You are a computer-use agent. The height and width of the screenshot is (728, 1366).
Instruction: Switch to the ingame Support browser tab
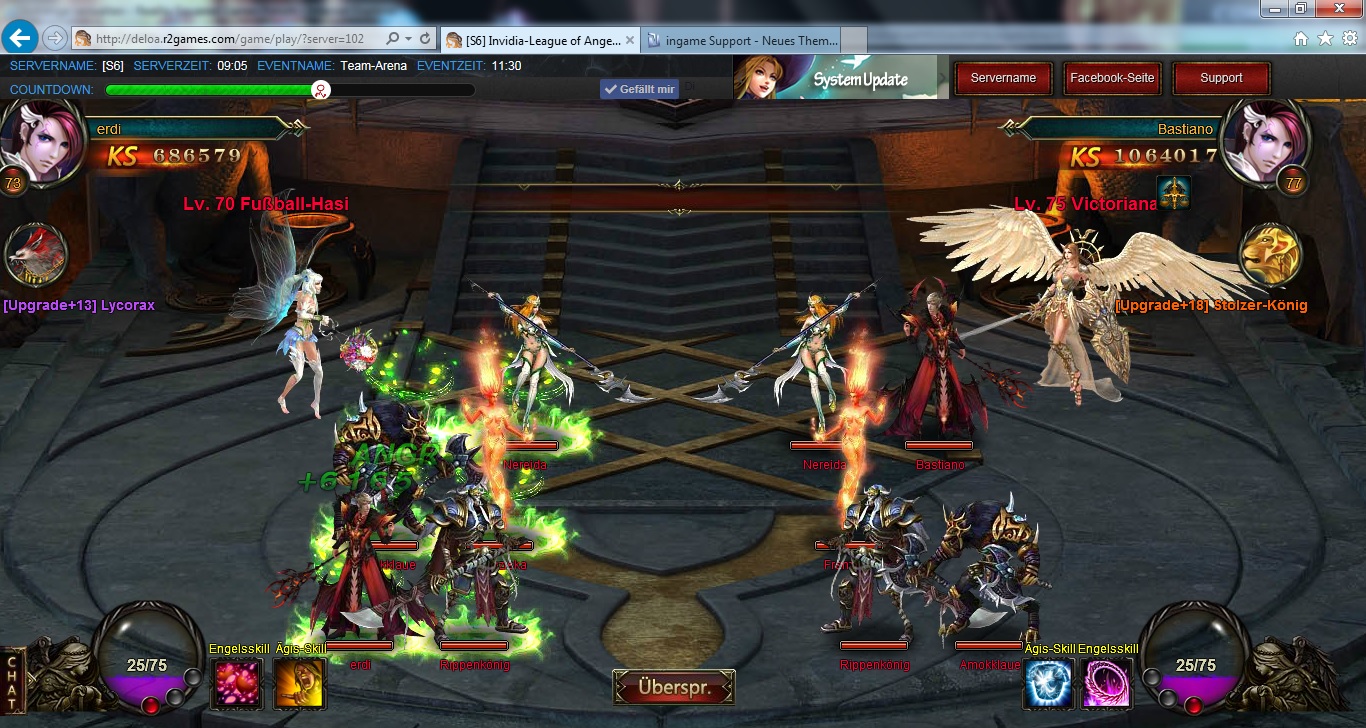click(x=743, y=40)
